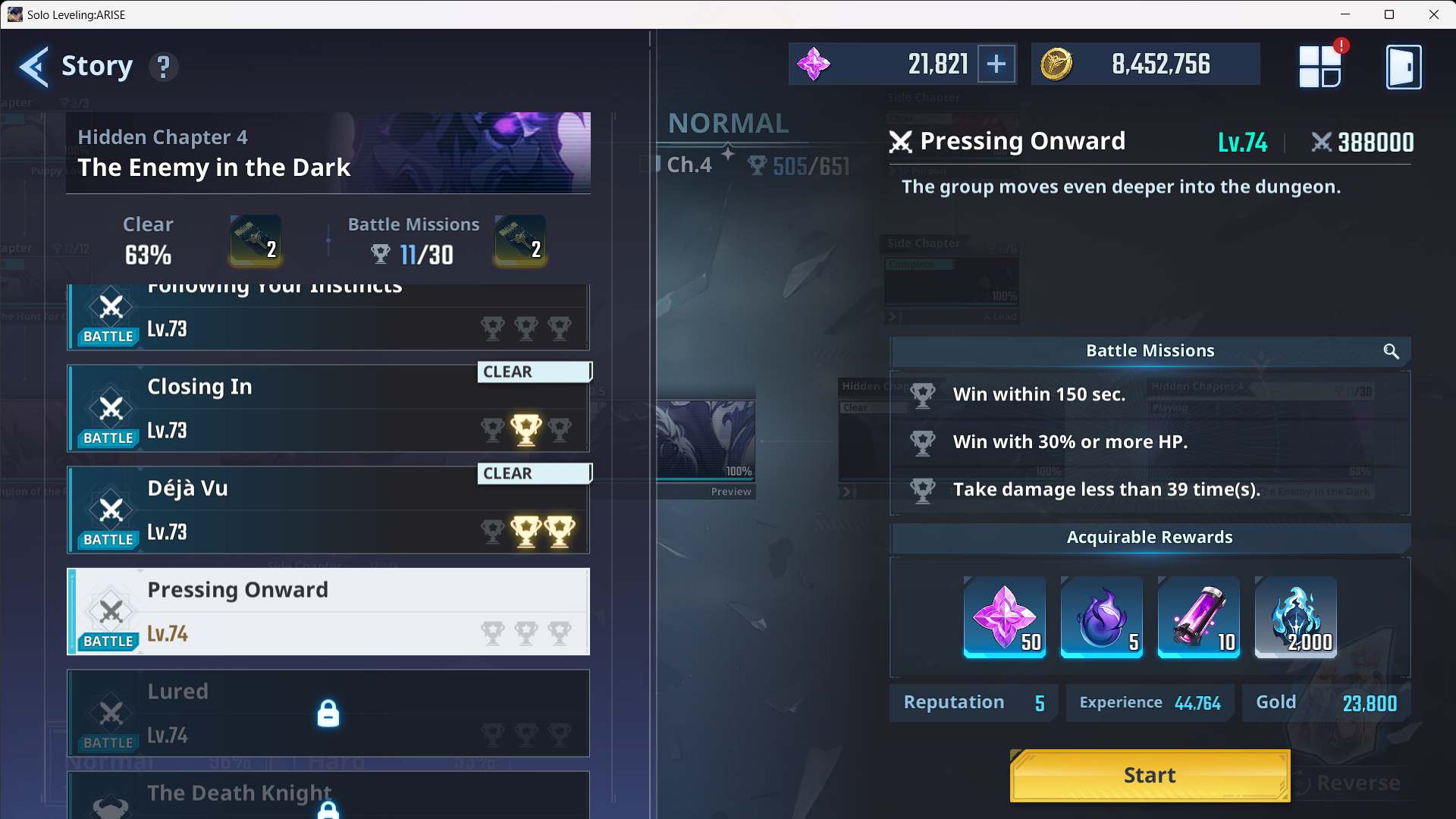Viewport: 1456px width, 819px height.
Task: Open the Clear reward key box
Action: 256,240
